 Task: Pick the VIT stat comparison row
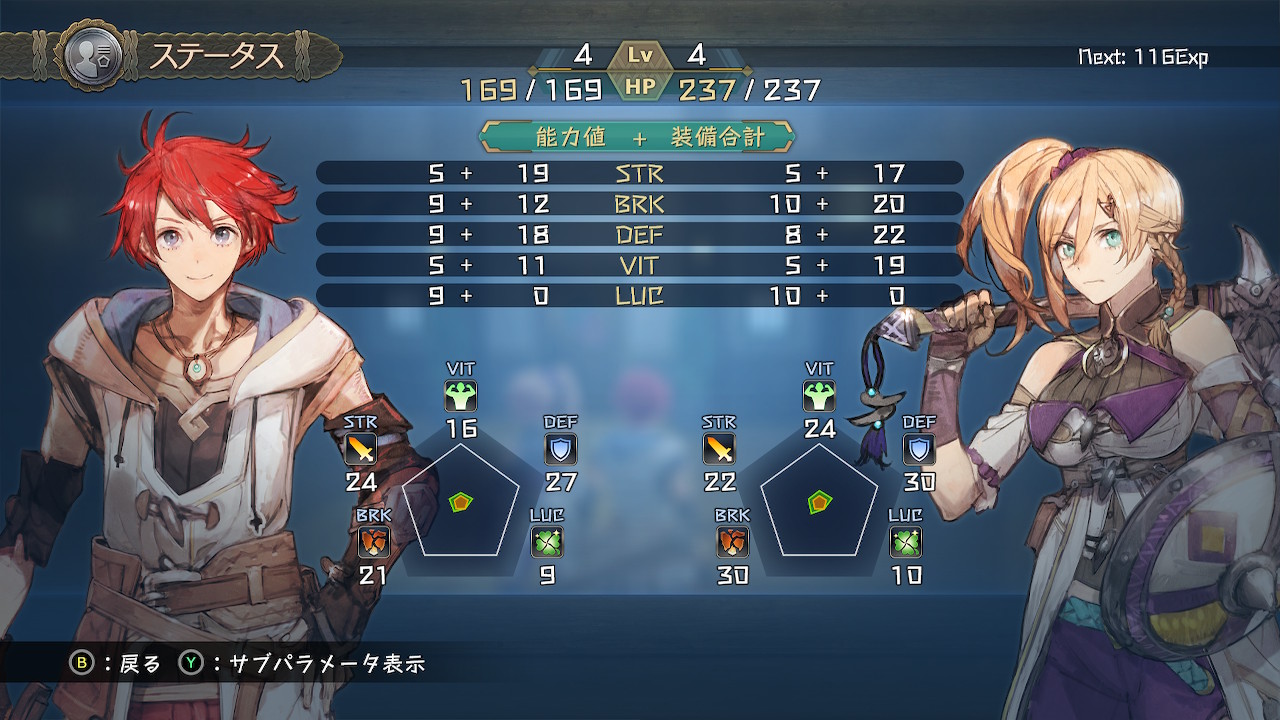(x=639, y=265)
